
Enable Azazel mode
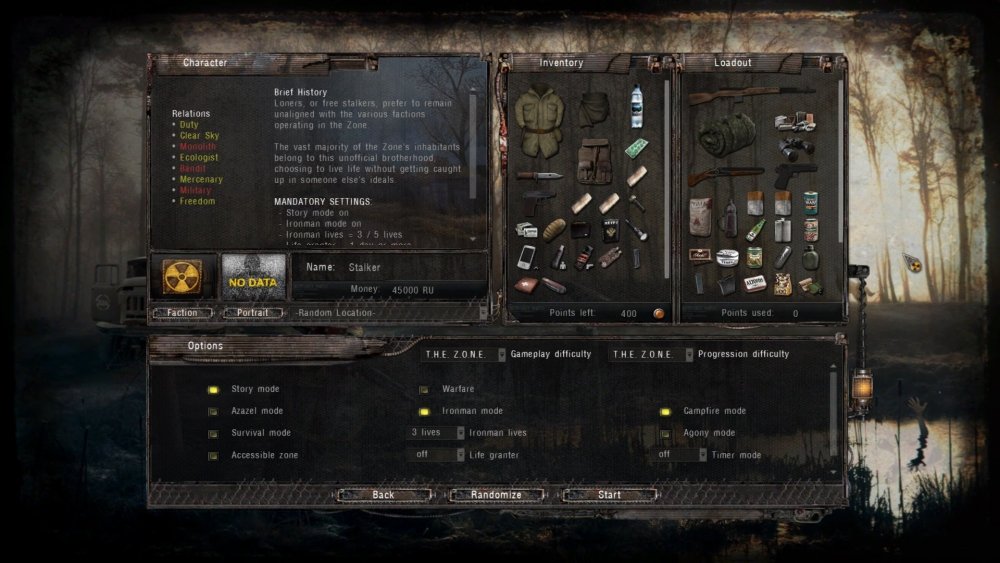(213, 411)
